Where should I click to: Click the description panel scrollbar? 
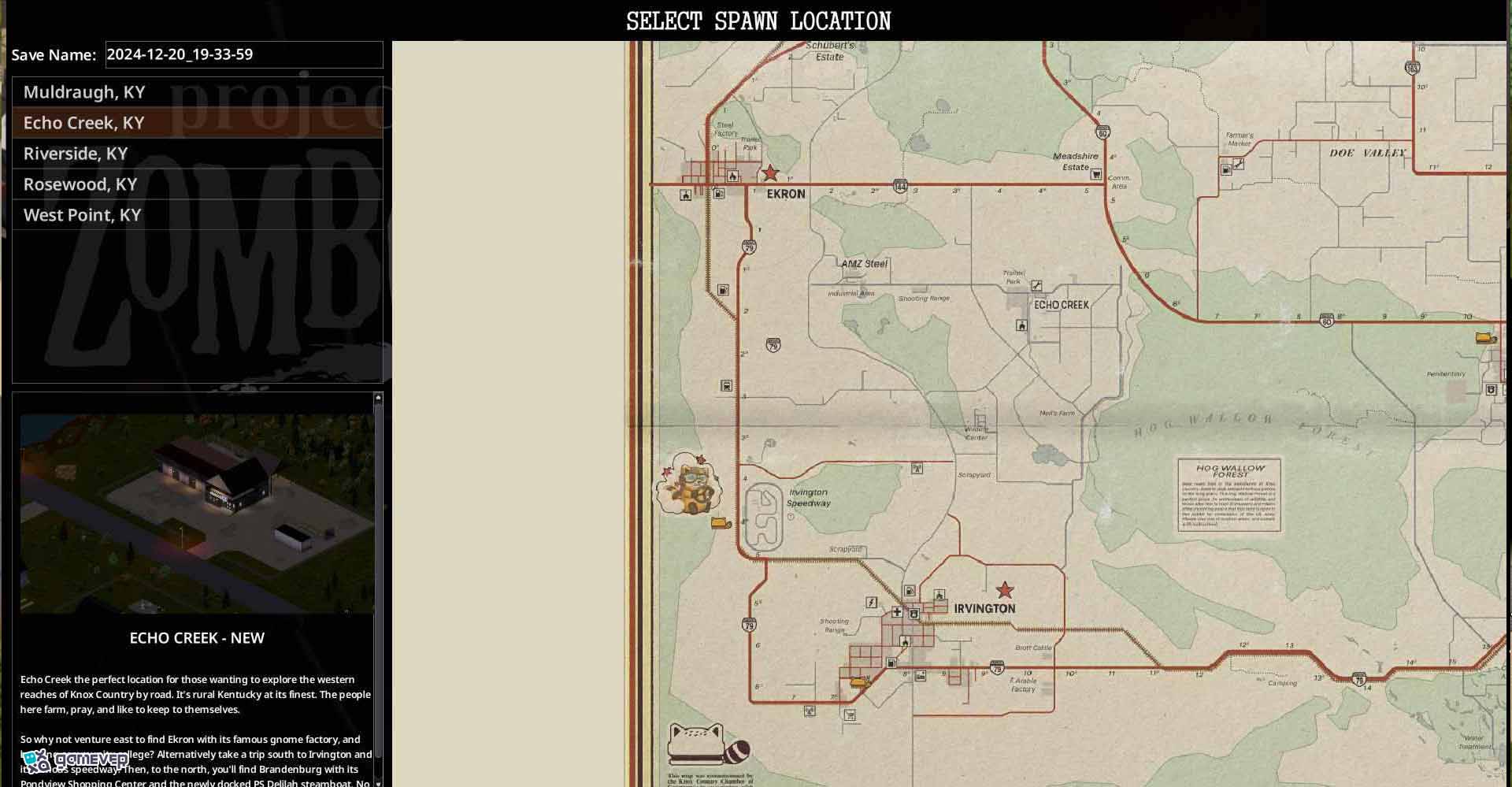(378, 583)
